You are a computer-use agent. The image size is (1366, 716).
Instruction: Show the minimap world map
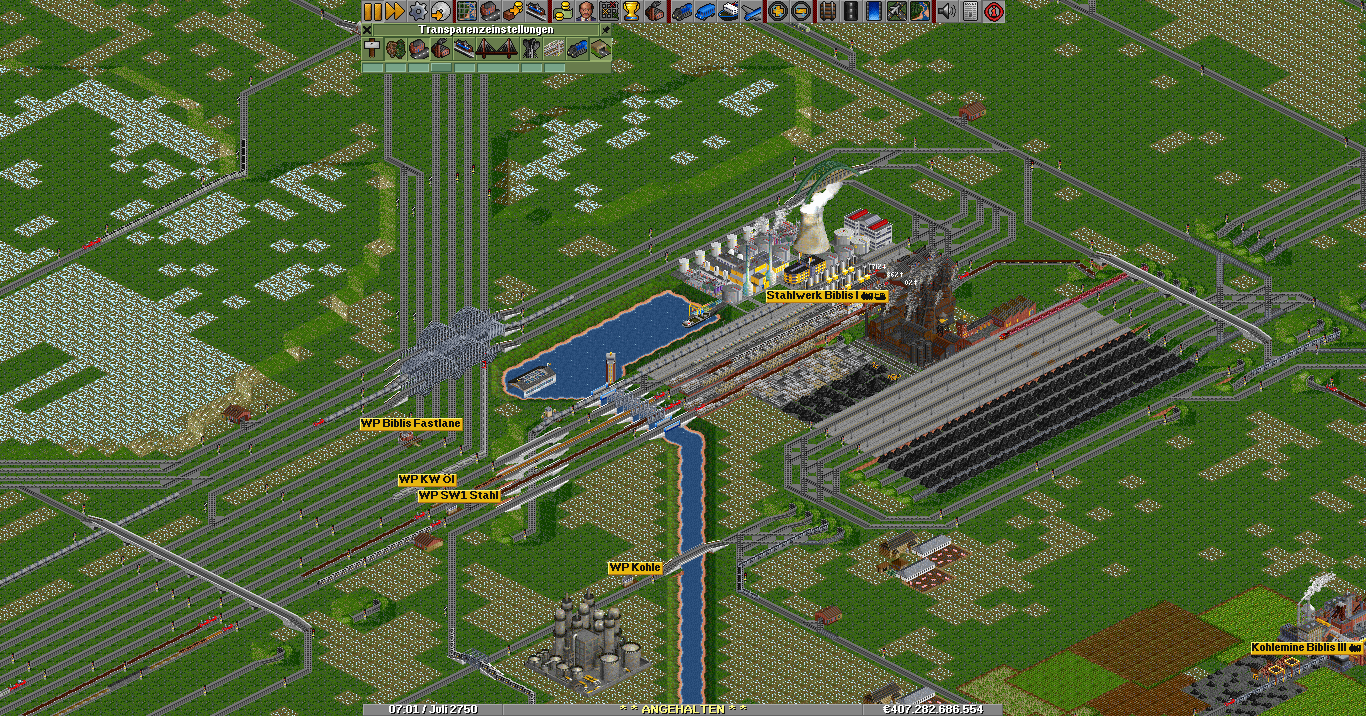(466, 11)
